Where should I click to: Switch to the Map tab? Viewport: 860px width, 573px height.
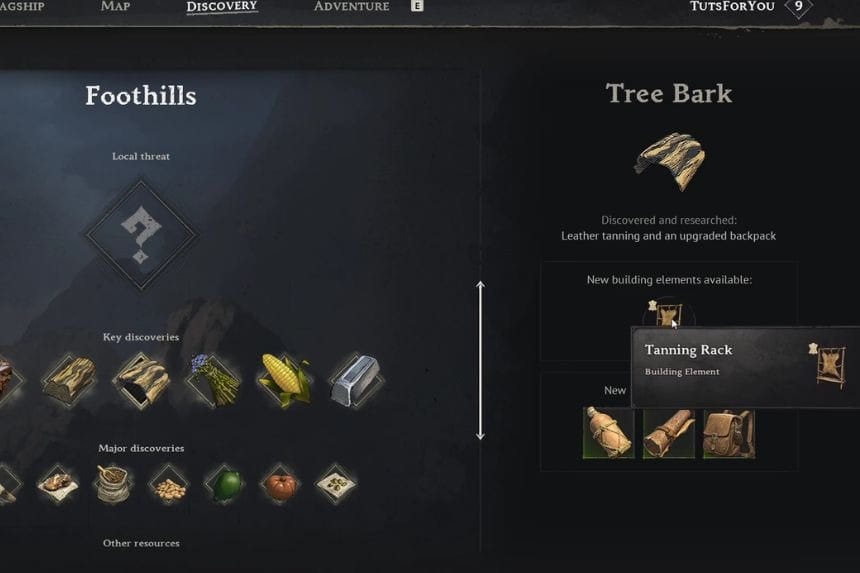click(115, 7)
